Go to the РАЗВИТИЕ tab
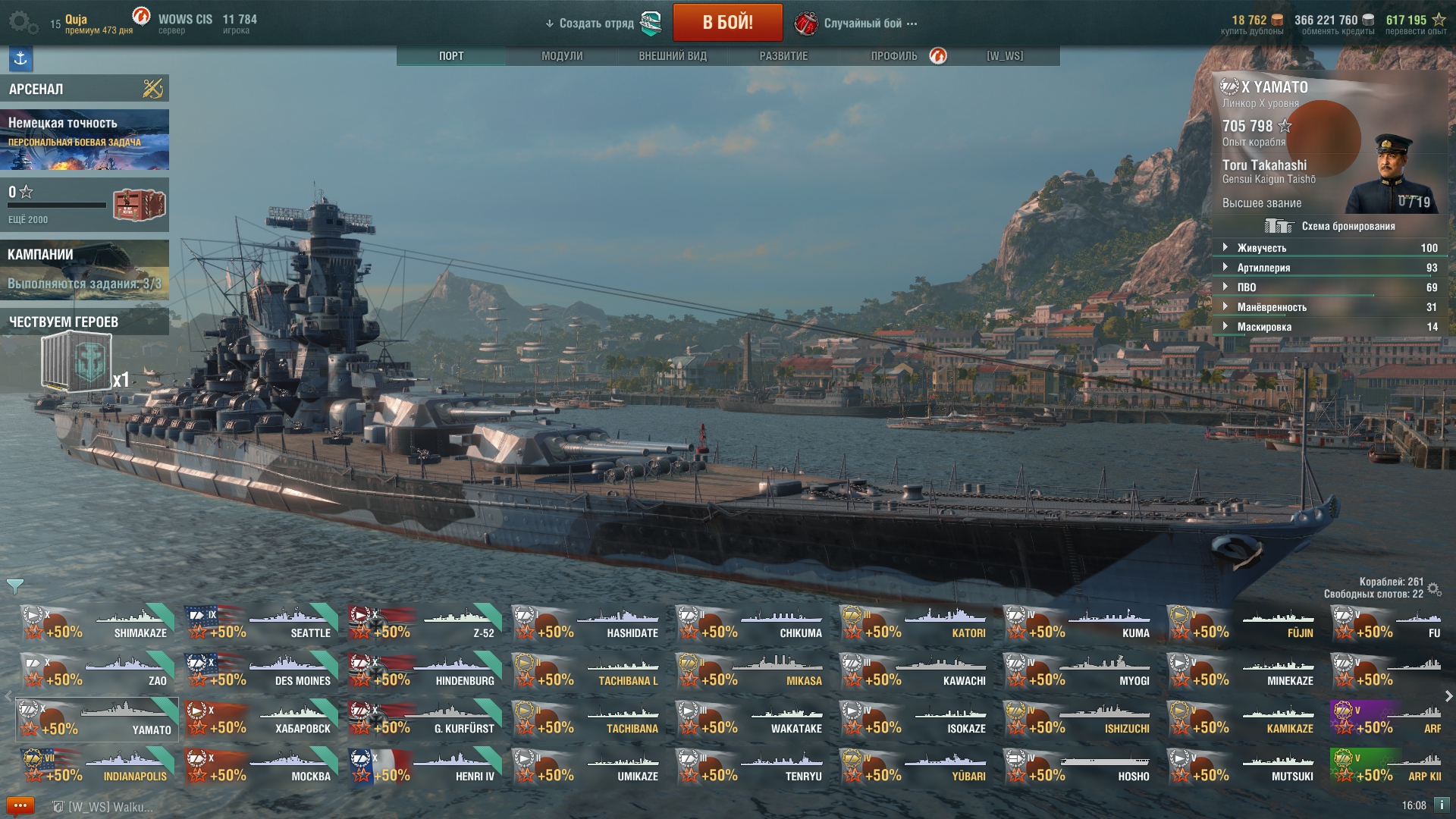1456x819 pixels. (x=783, y=56)
